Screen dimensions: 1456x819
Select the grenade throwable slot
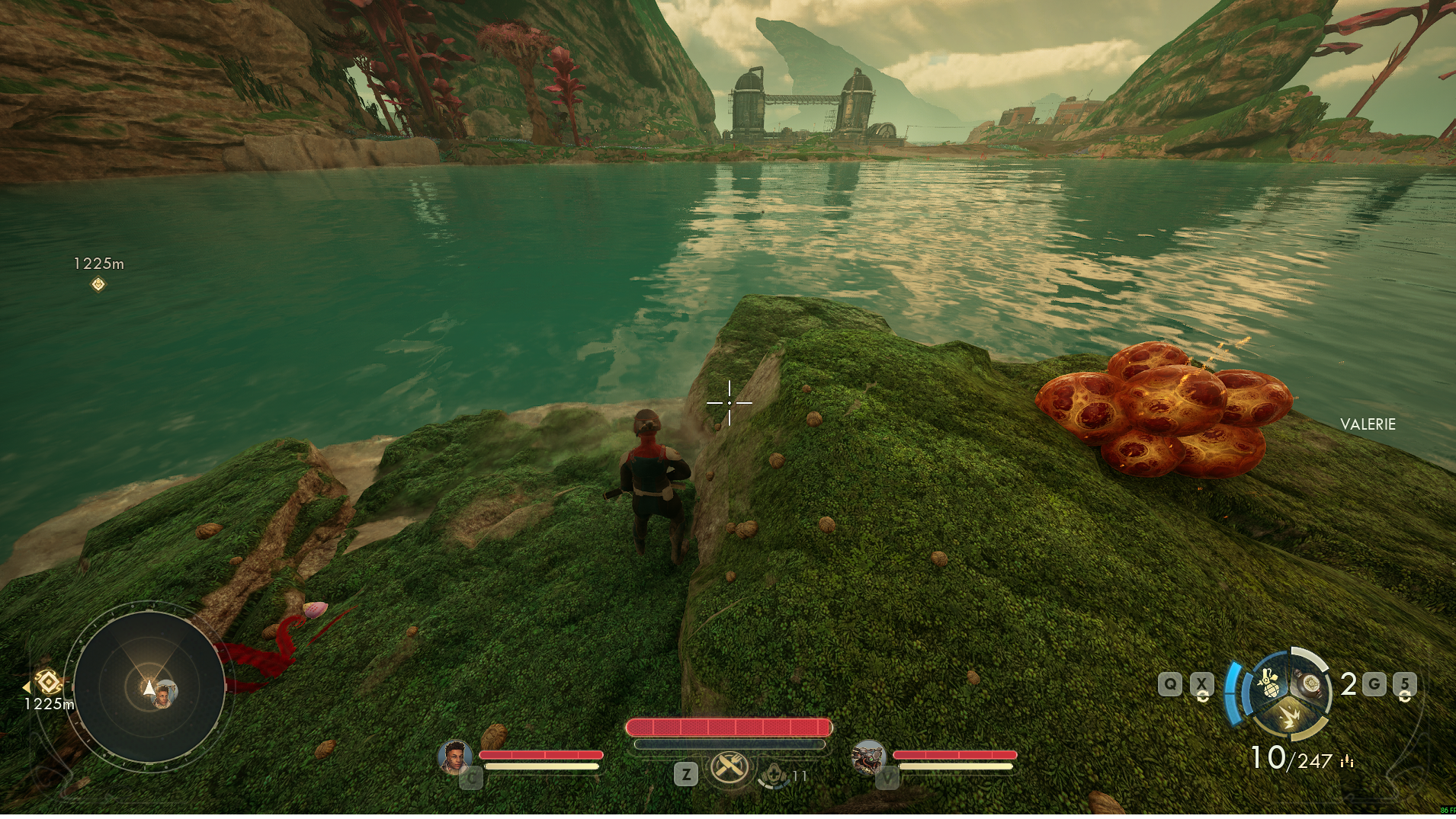(x=1268, y=683)
